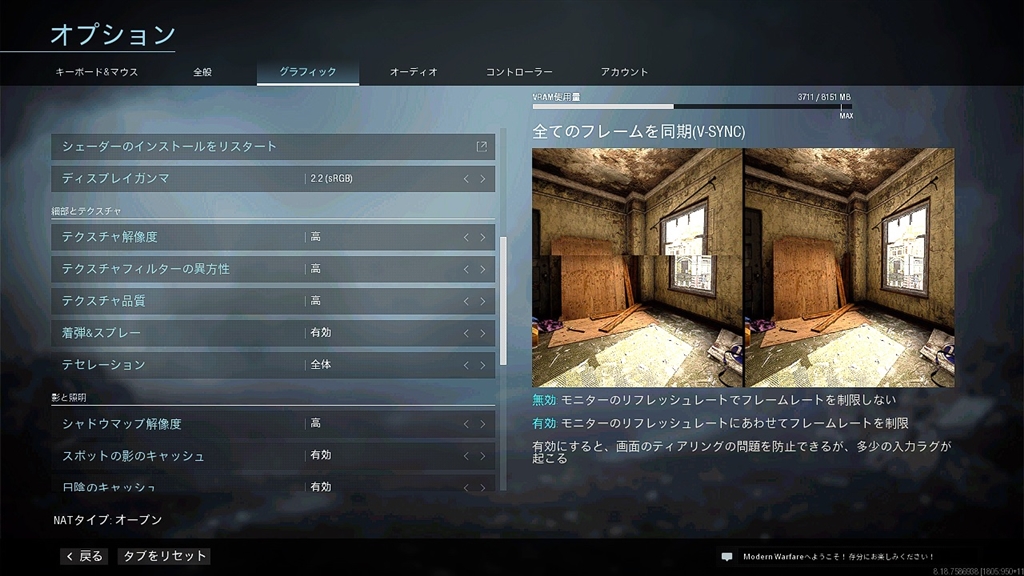Toggle 着弾&スプレー with its right arrow

coord(482,333)
